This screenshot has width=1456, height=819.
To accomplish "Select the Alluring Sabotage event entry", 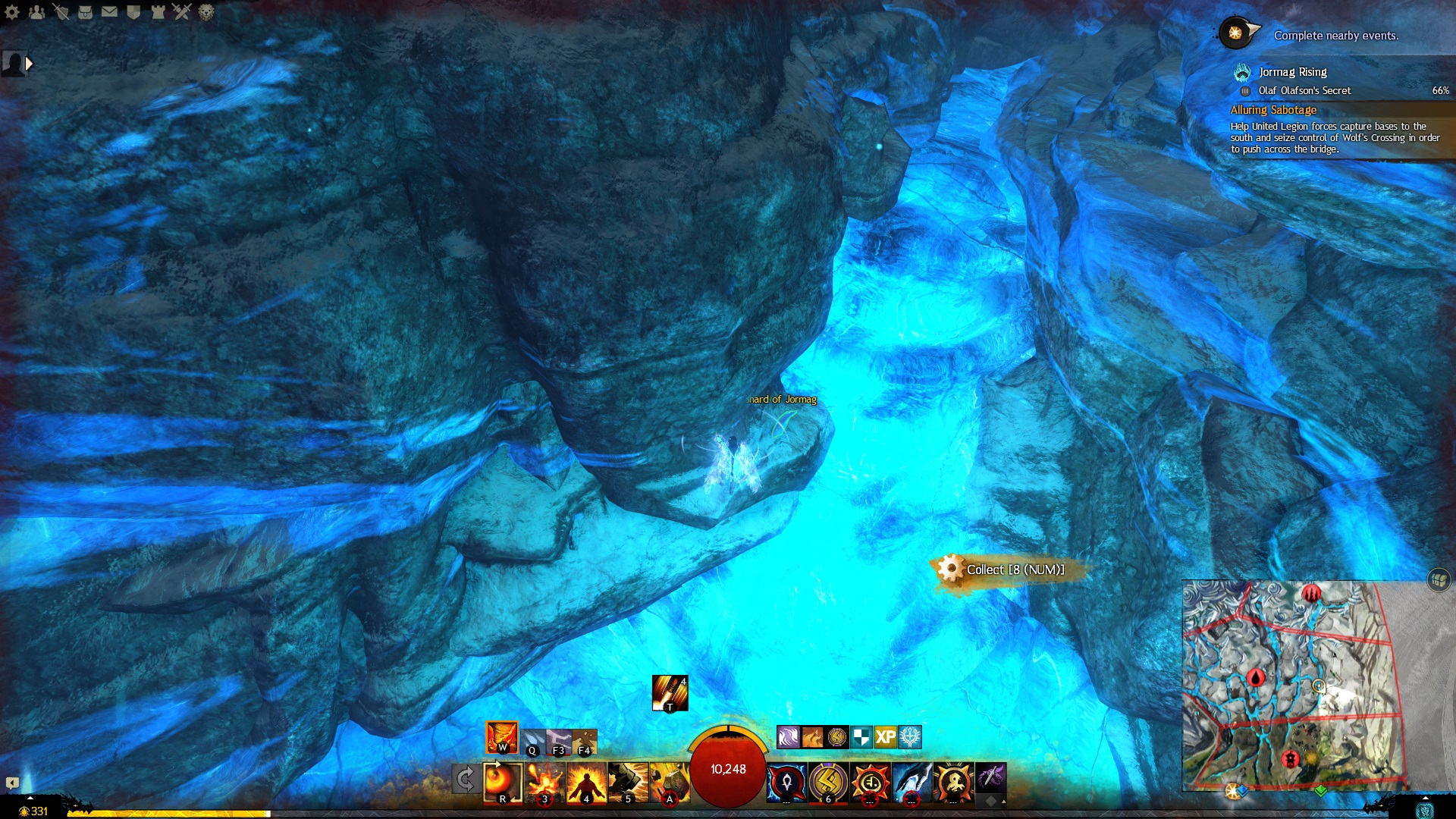I will (1273, 110).
